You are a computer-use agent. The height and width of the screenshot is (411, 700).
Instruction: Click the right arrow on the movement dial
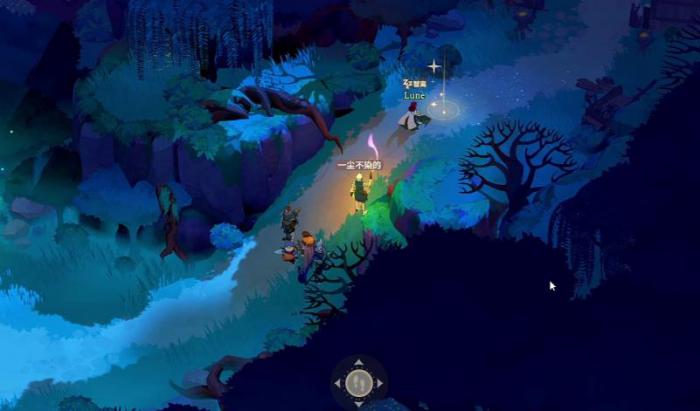point(379,383)
